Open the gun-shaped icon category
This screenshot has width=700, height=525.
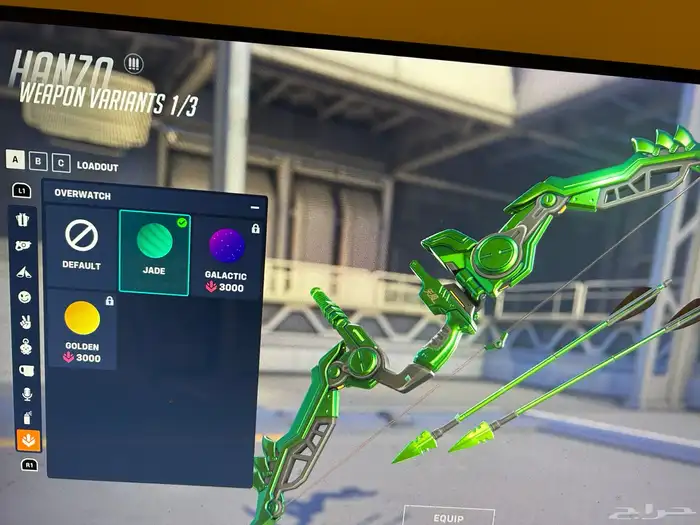[x=23, y=245]
